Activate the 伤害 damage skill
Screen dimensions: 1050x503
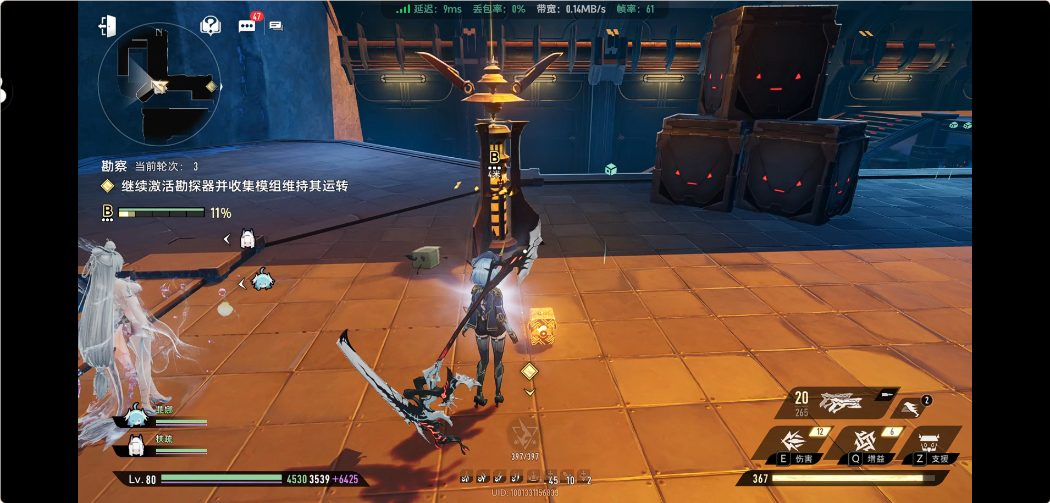pos(795,442)
